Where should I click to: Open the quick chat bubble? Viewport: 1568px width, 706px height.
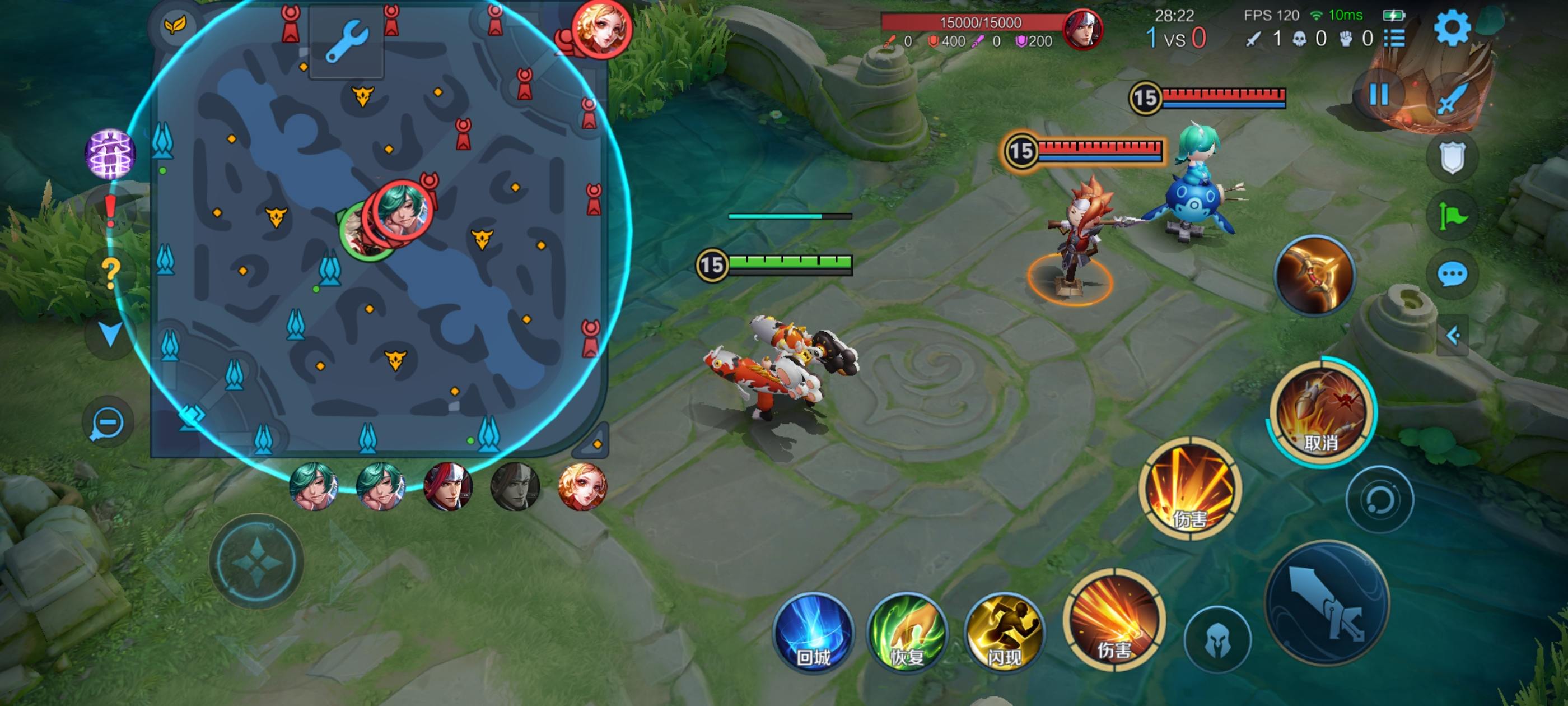(x=1452, y=274)
